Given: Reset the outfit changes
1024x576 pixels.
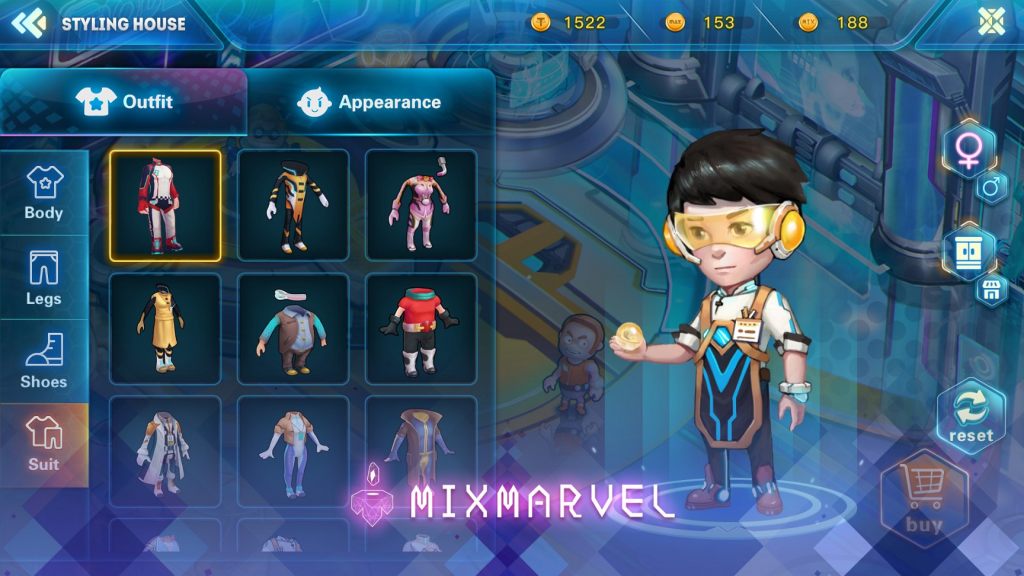Looking at the screenshot, I should [970, 417].
